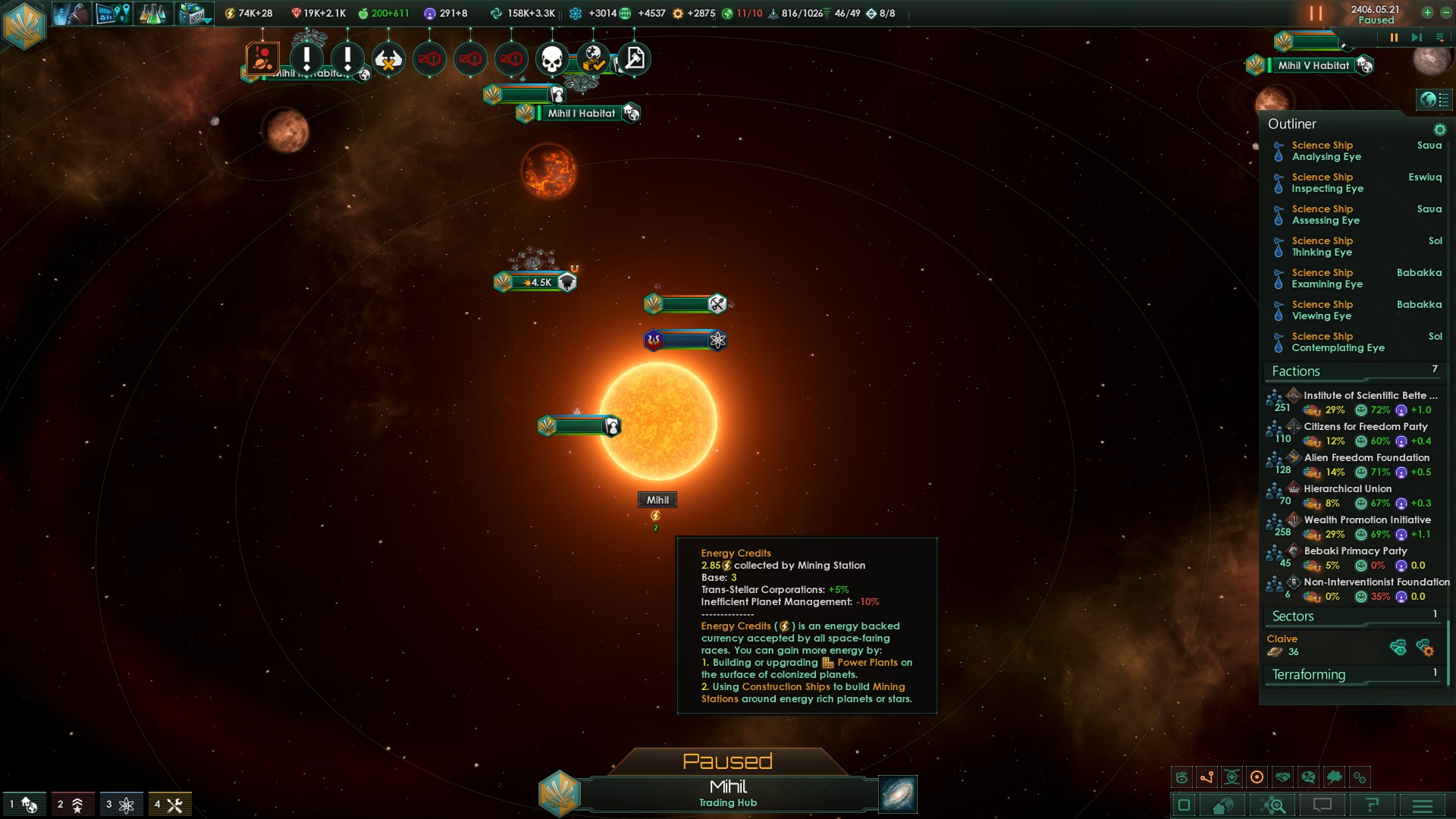Decrease game speed with minus button

(1445, 13)
